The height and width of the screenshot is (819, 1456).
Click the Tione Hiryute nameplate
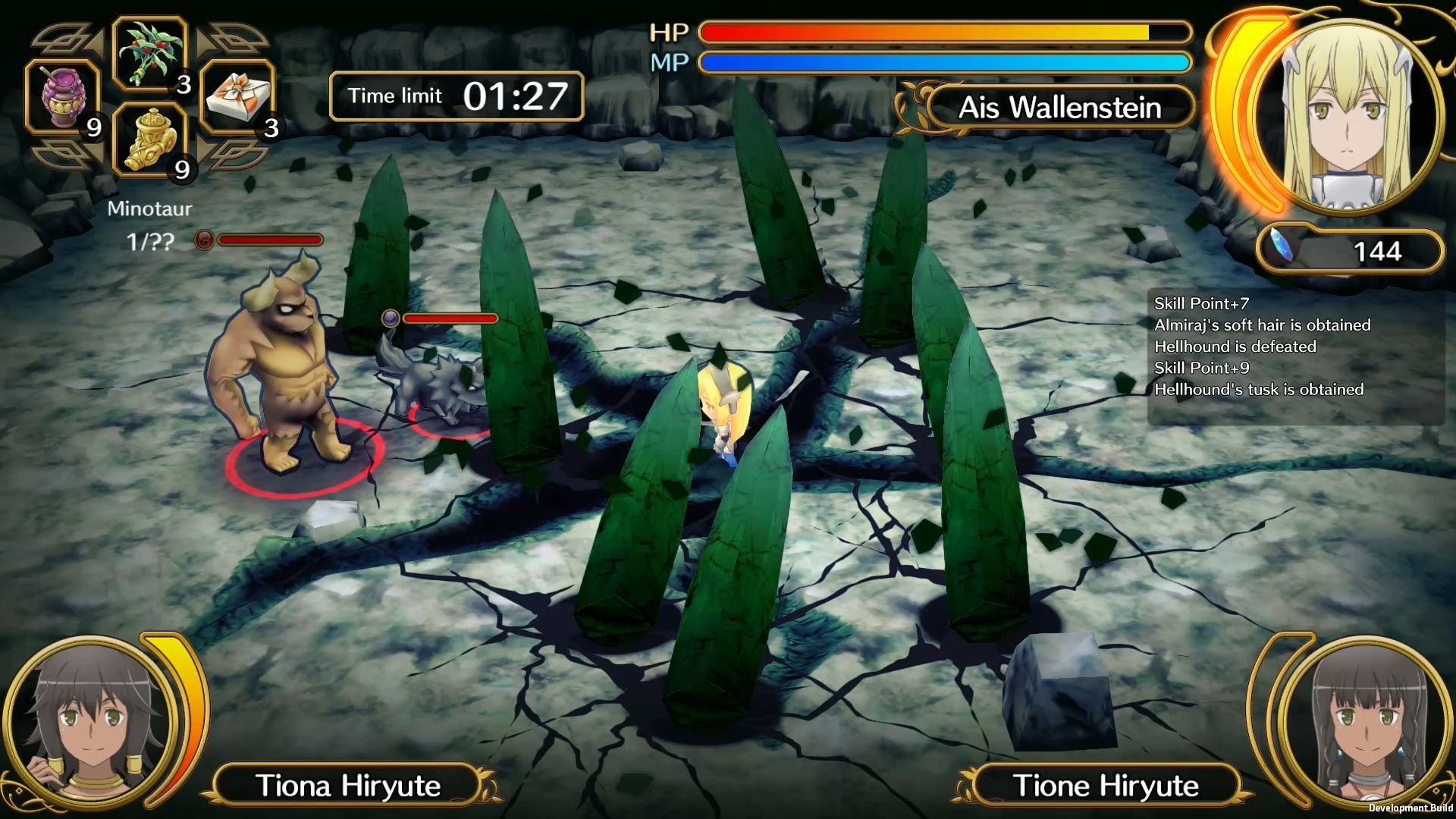tap(1109, 786)
